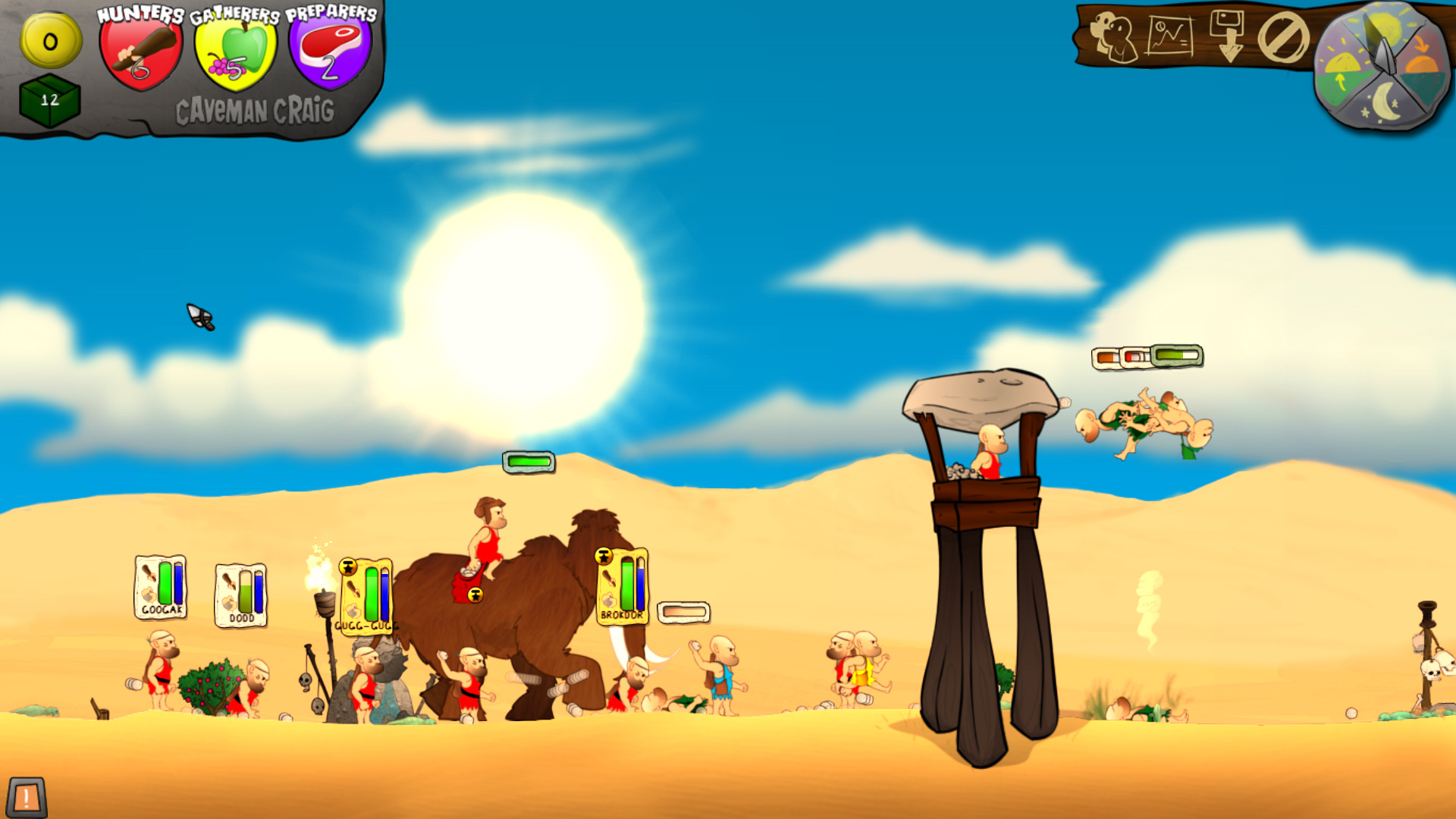1456x819 pixels.
Task: Click the Caveman Craig title label
Action: pyautogui.click(x=256, y=109)
